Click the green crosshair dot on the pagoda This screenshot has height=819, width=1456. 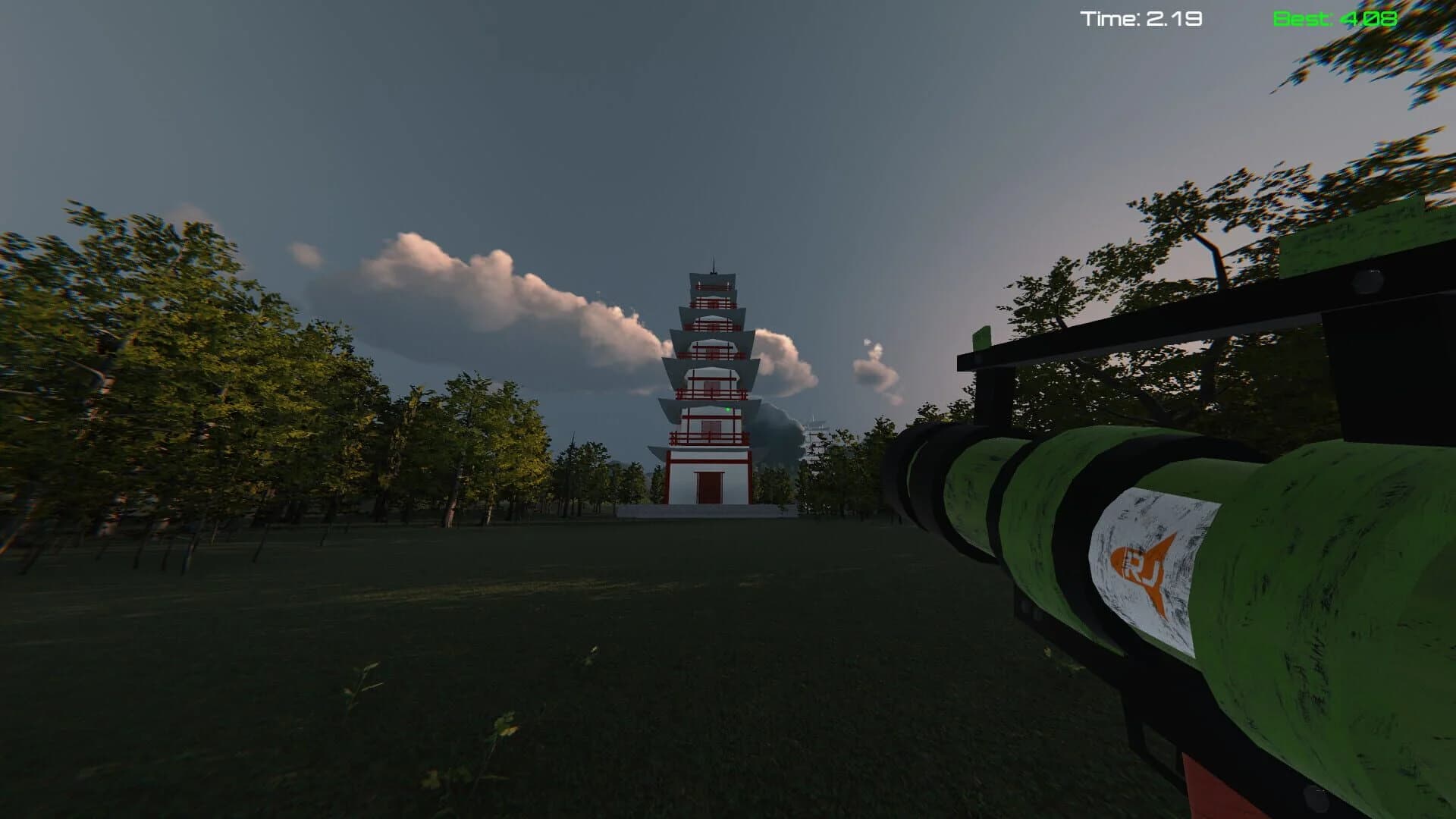click(x=726, y=410)
